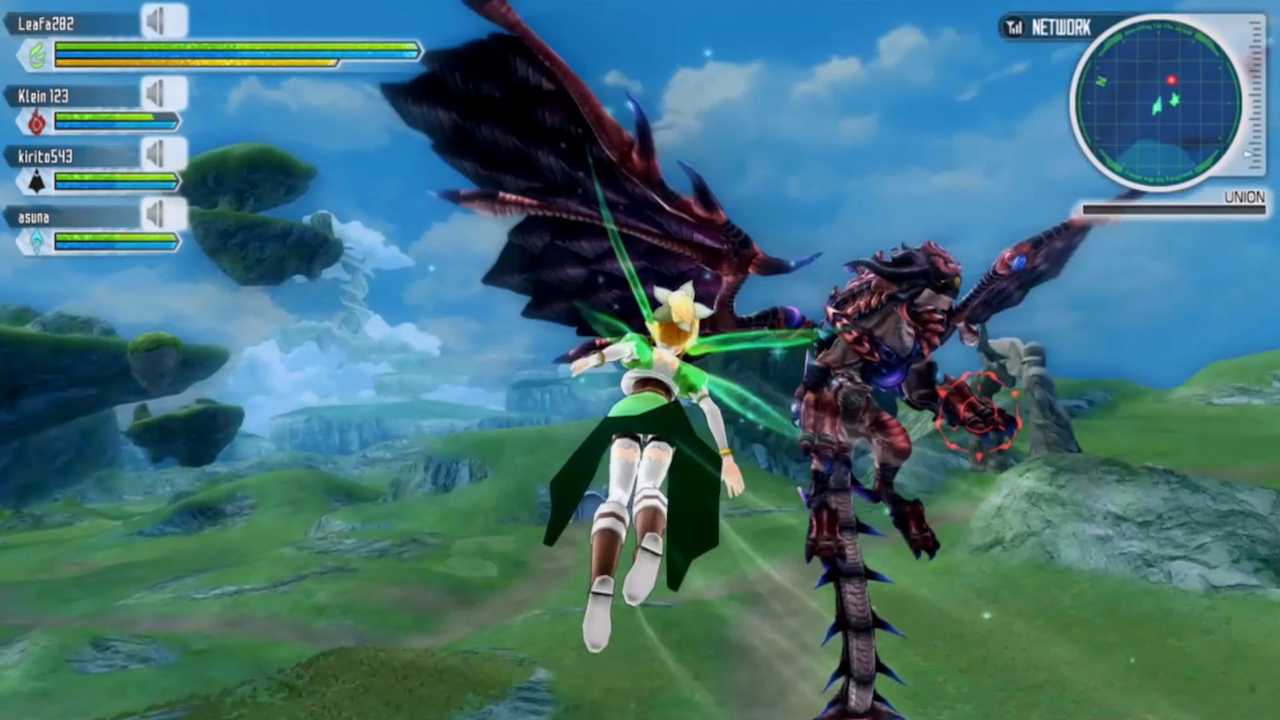Toggle the speaker icon next to kirito543
This screenshot has height=720, width=1280.
157,155
